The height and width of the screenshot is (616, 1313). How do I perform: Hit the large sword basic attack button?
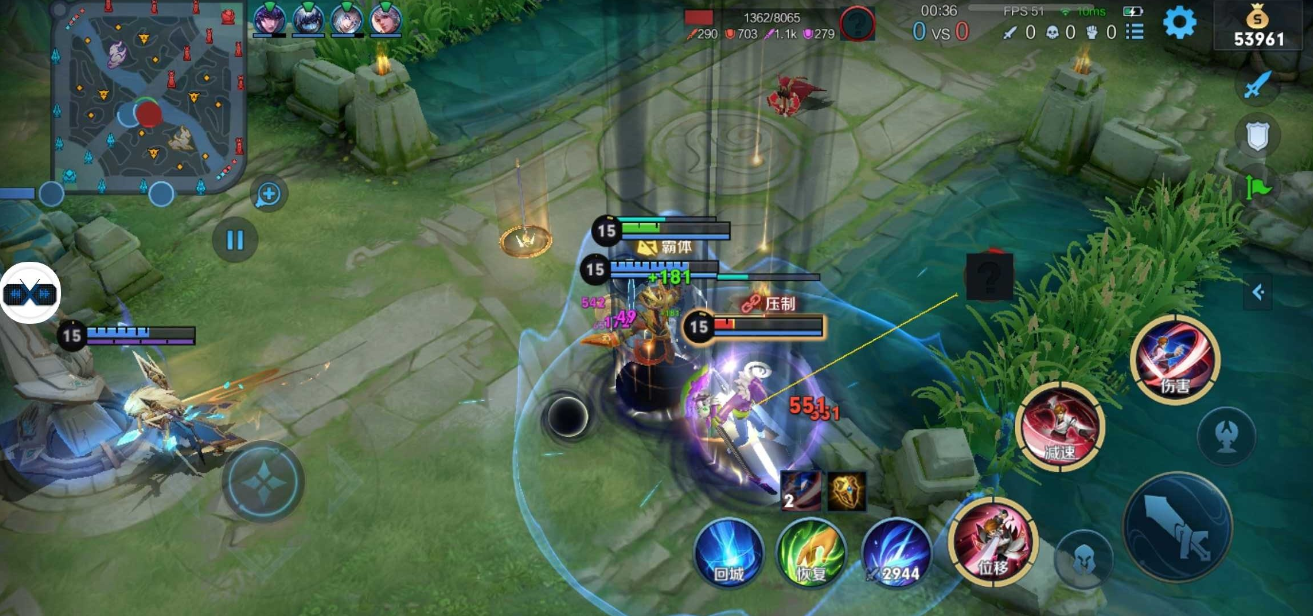(1177, 528)
